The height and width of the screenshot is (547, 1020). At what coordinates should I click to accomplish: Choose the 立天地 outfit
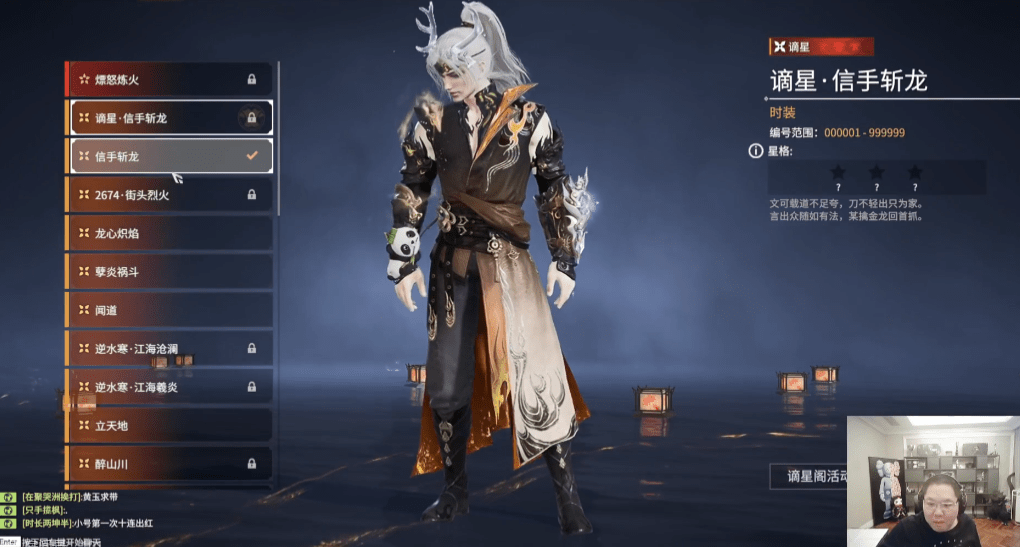168,426
